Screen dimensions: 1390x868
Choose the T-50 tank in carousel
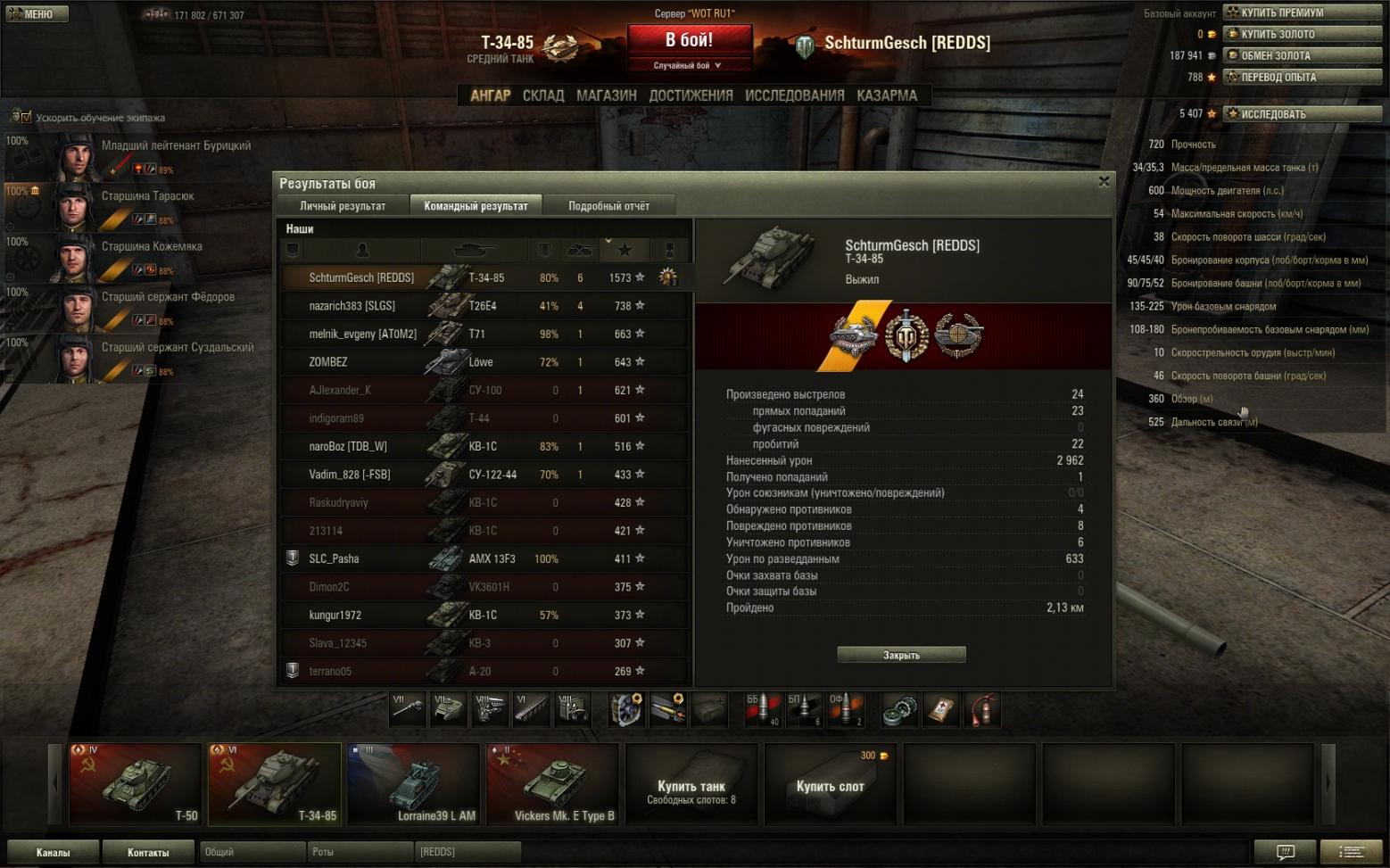(136, 783)
